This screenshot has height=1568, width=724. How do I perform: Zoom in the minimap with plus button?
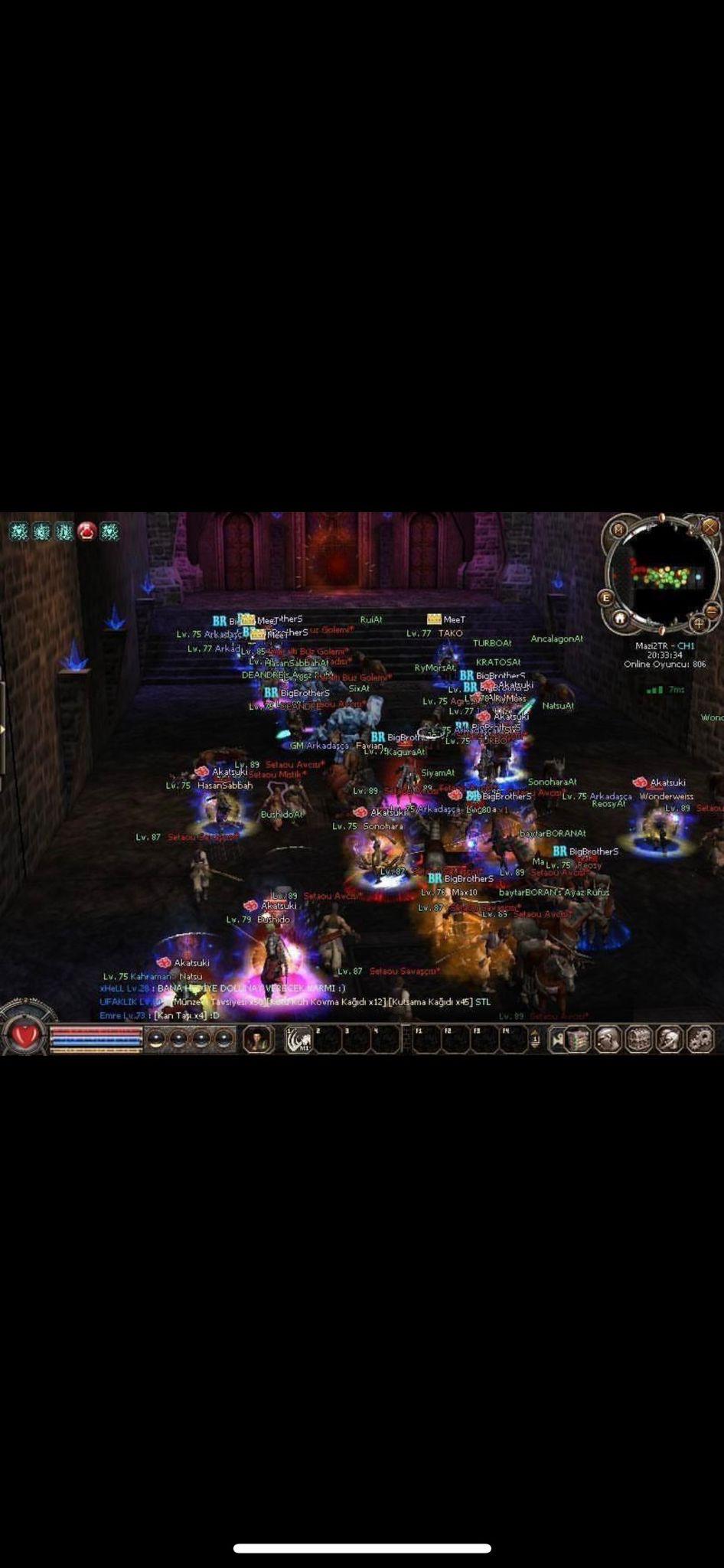coord(698,623)
